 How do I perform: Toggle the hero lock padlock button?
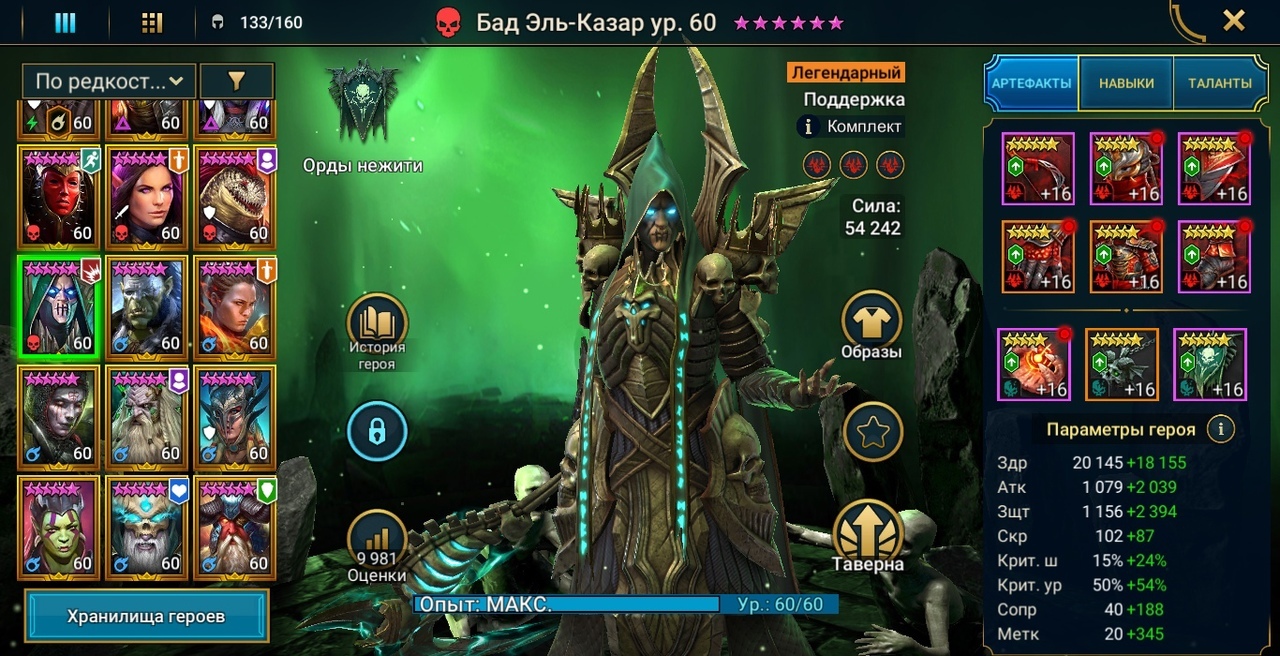pos(377,432)
